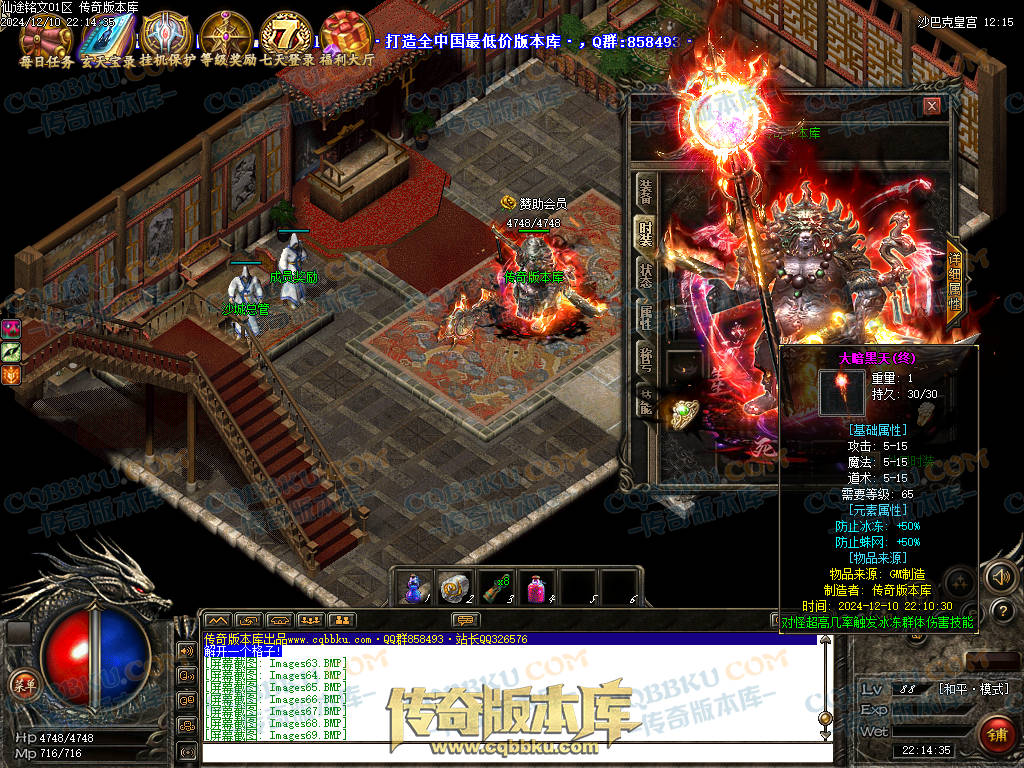Switch to the 装备 equipment tab
Screen dimensions: 1024x768
[x=646, y=193]
